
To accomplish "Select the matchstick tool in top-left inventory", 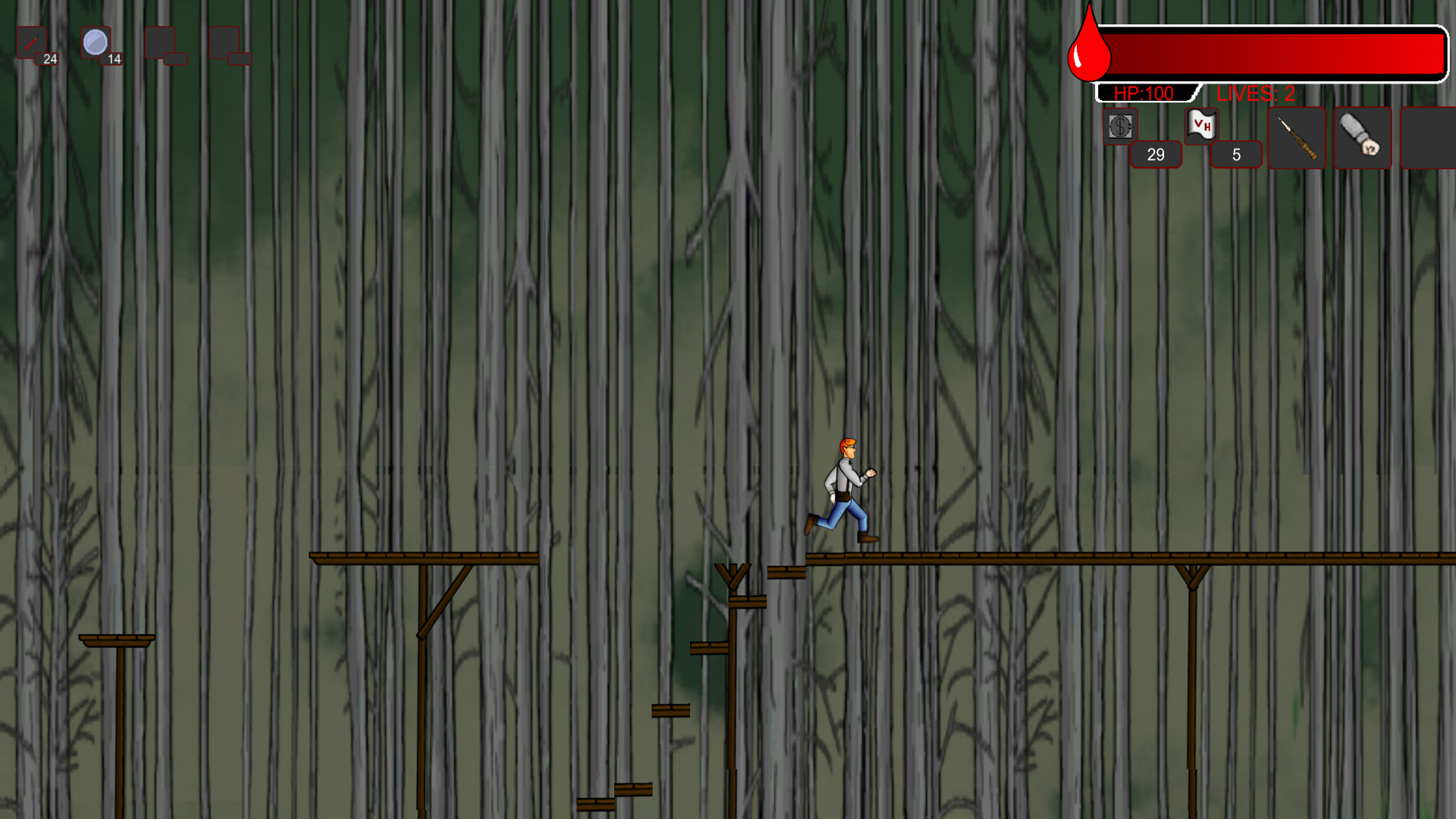I will pos(33,39).
